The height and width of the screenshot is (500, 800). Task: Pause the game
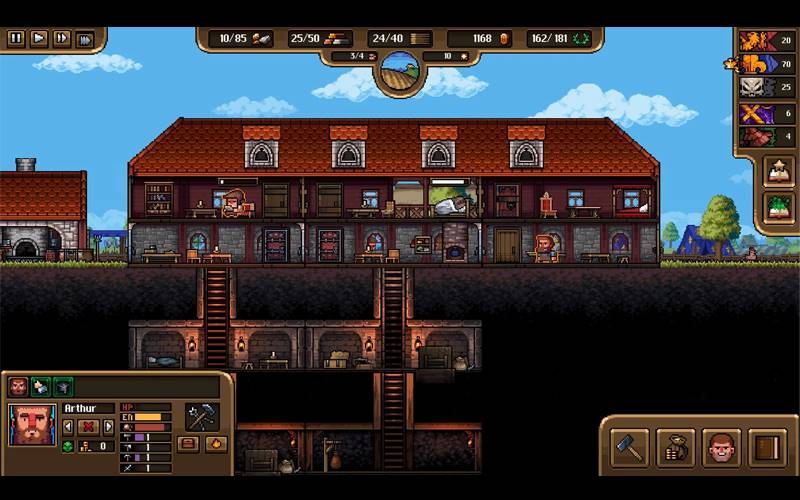click(16, 39)
